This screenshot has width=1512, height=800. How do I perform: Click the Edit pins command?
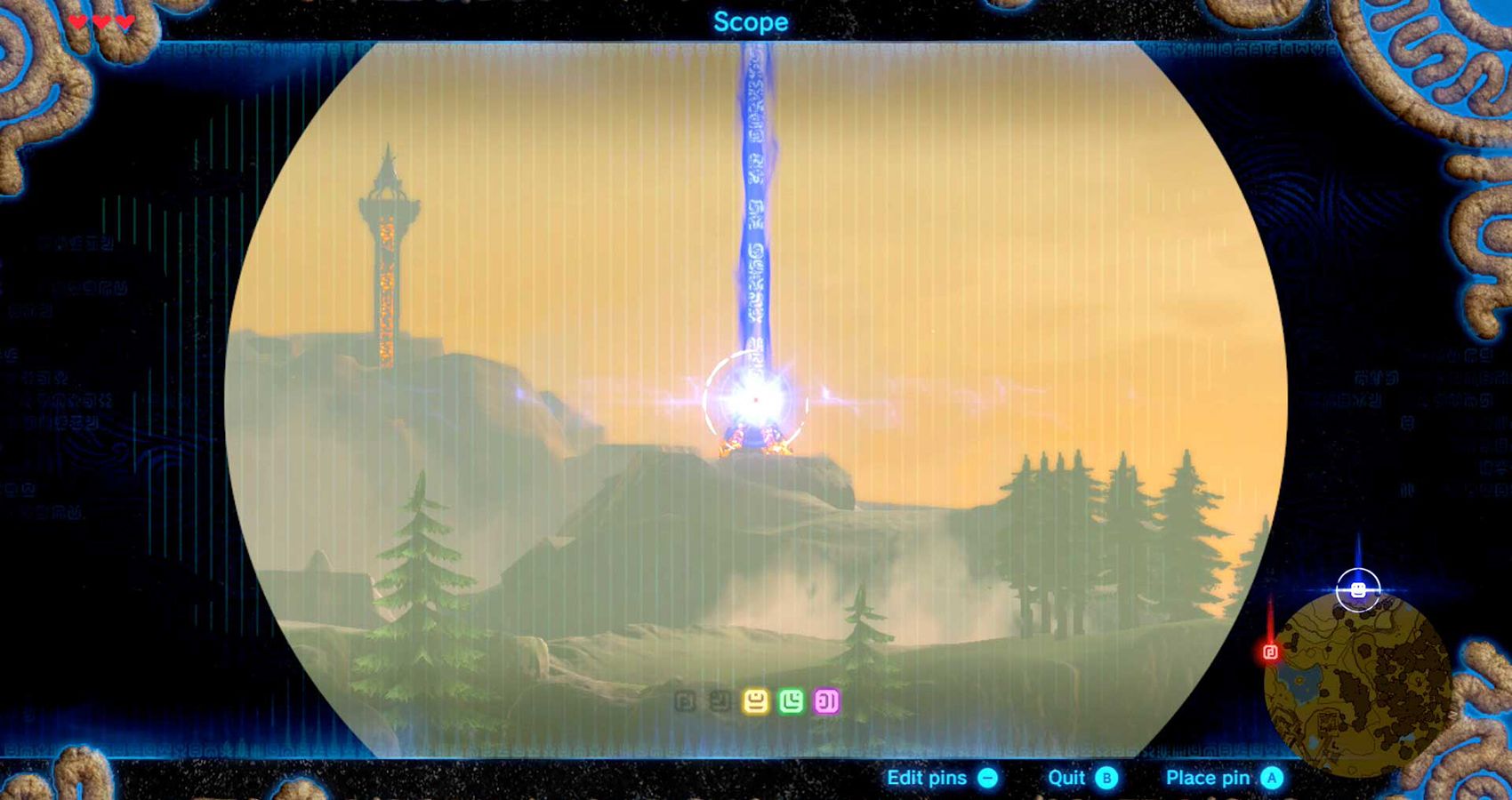(925, 779)
